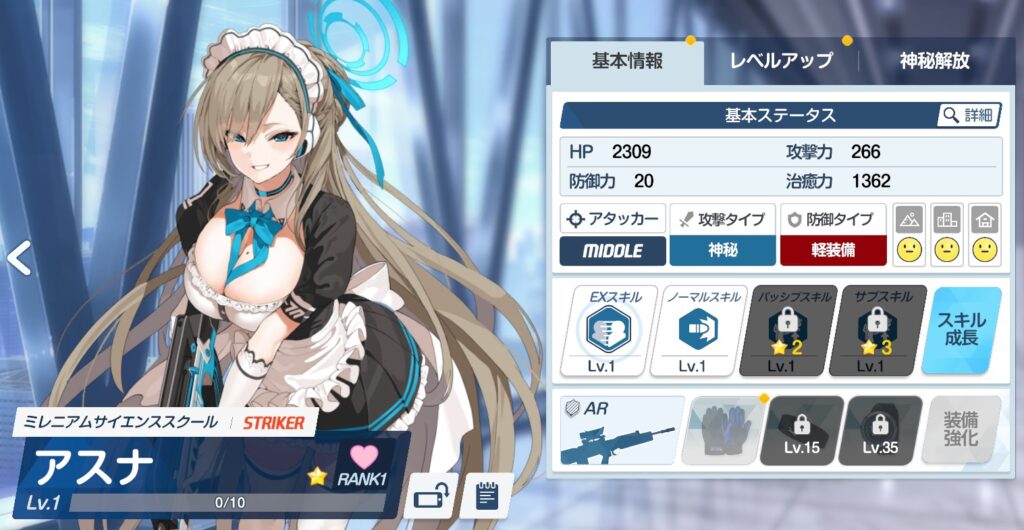Select the 神秘解放 tab

coord(934,61)
